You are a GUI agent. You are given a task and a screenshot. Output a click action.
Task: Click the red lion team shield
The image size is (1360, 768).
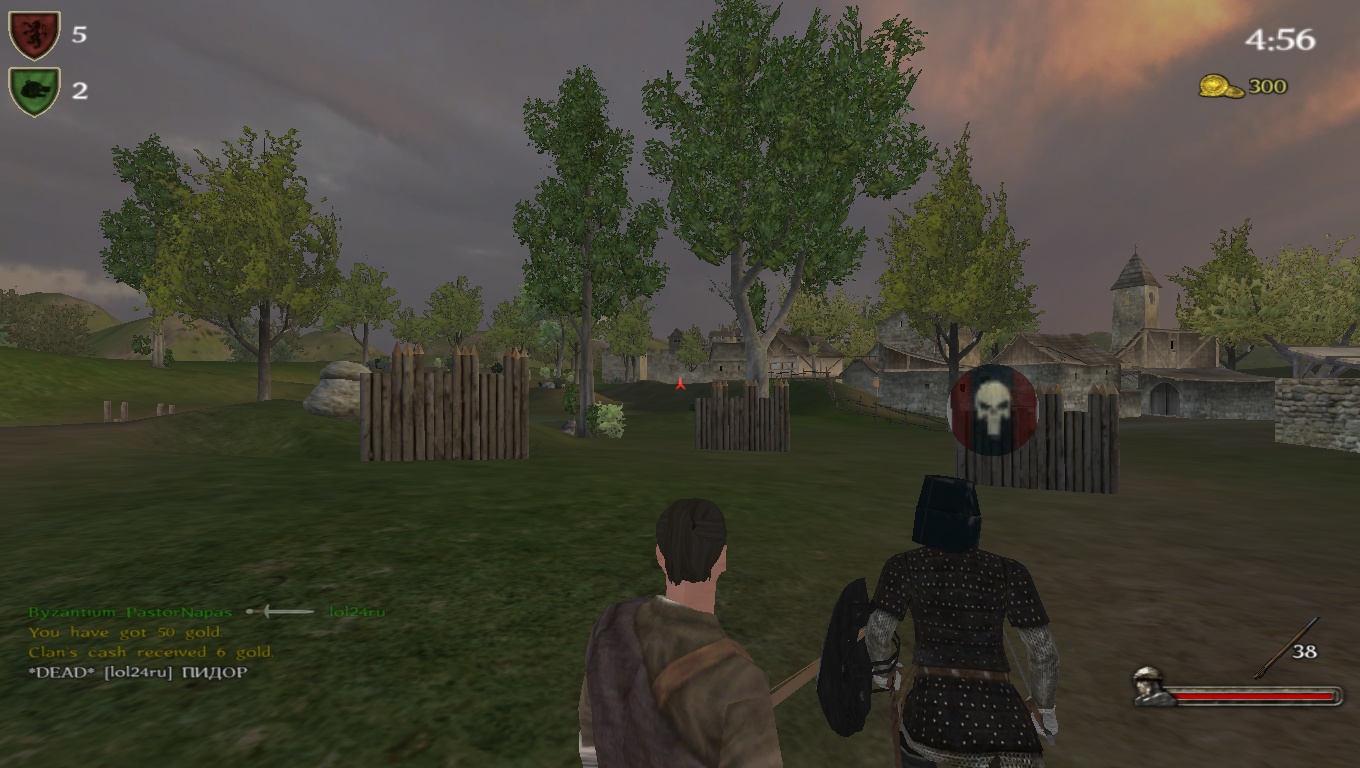[34, 35]
